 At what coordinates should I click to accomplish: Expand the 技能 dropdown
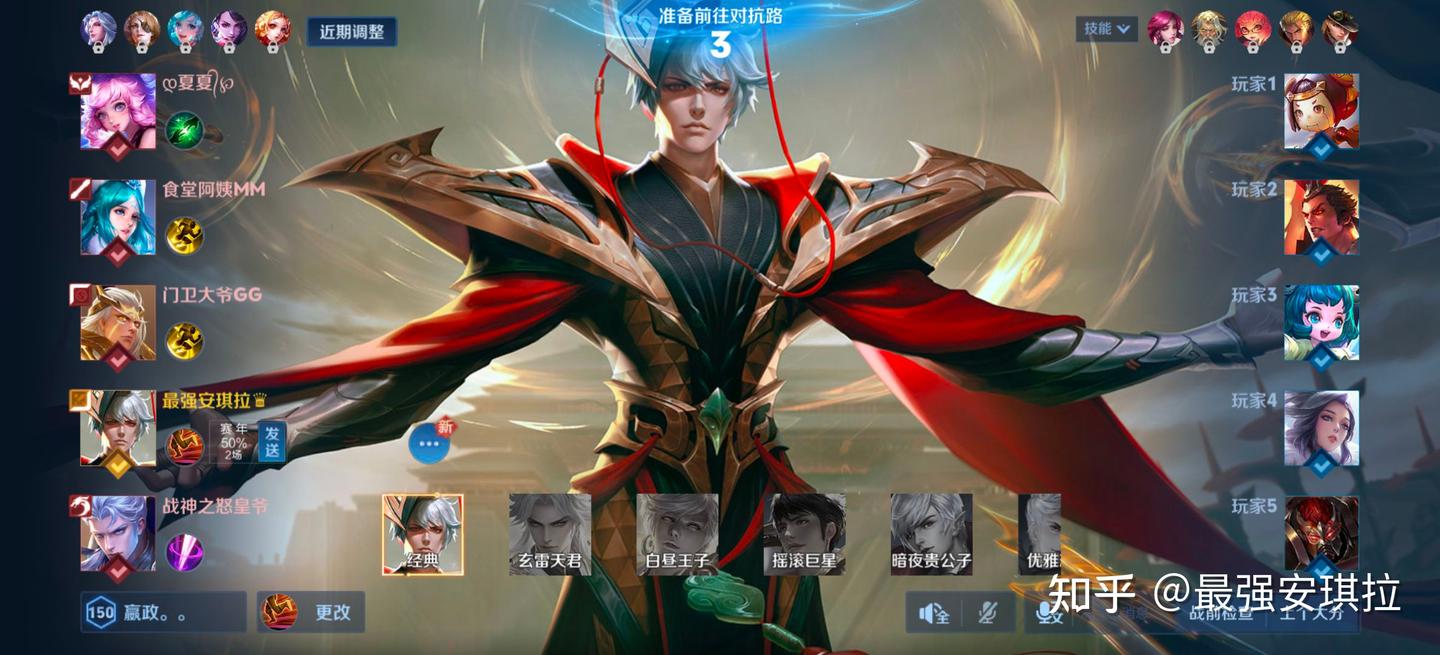coord(1107,29)
